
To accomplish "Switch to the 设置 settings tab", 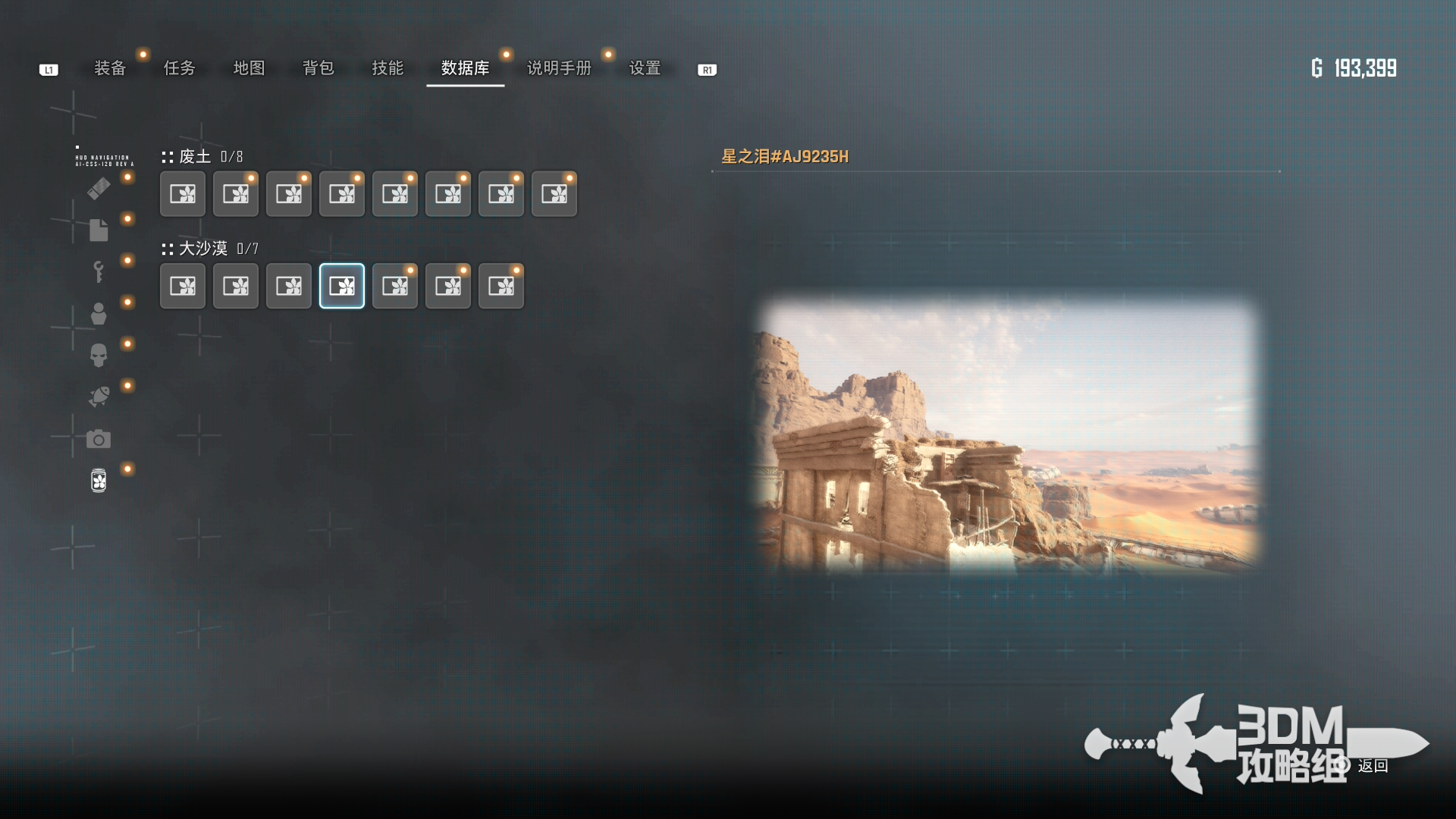I will (645, 68).
